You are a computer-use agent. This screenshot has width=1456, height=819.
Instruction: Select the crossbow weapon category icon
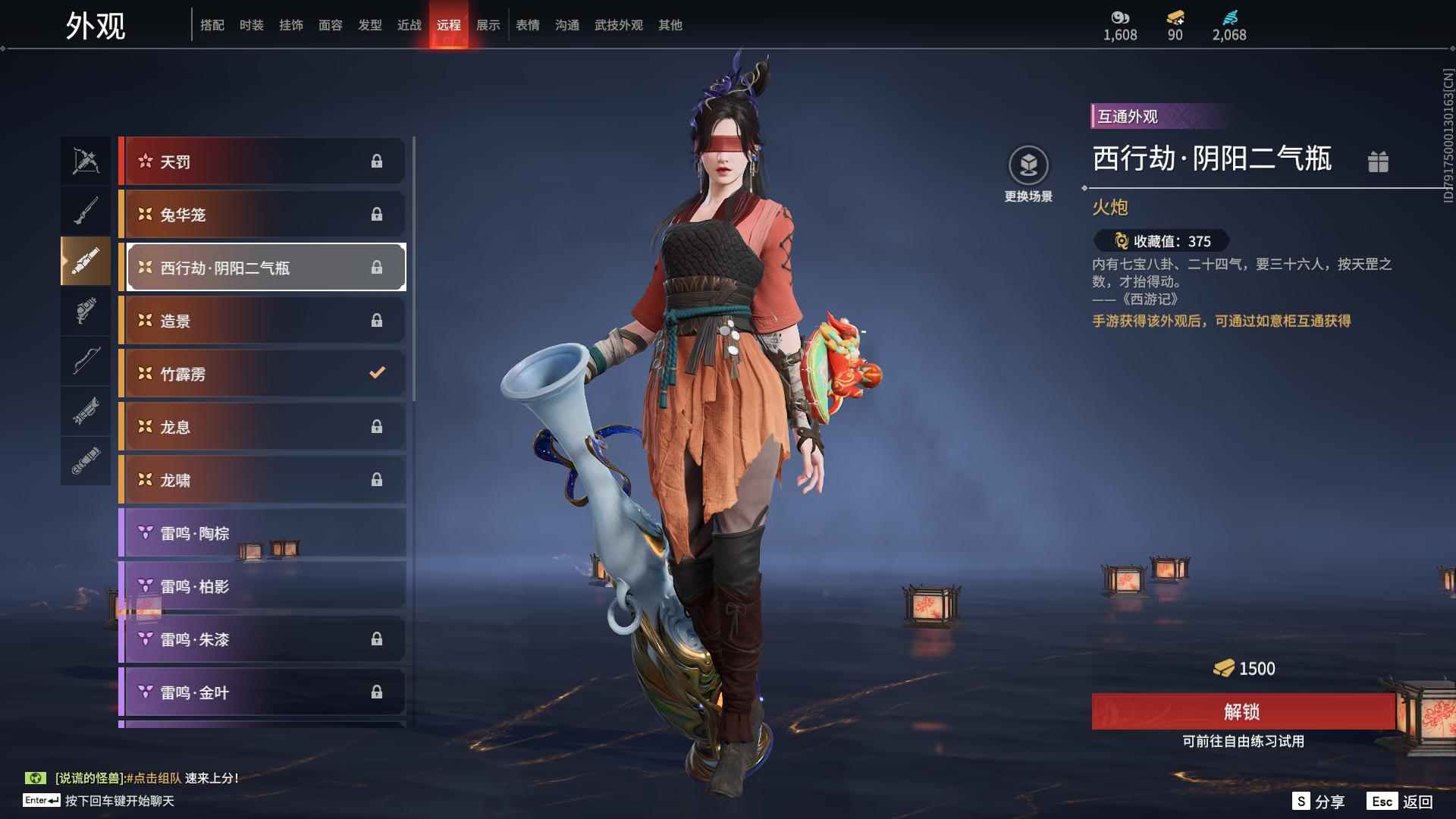[x=86, y=162]
